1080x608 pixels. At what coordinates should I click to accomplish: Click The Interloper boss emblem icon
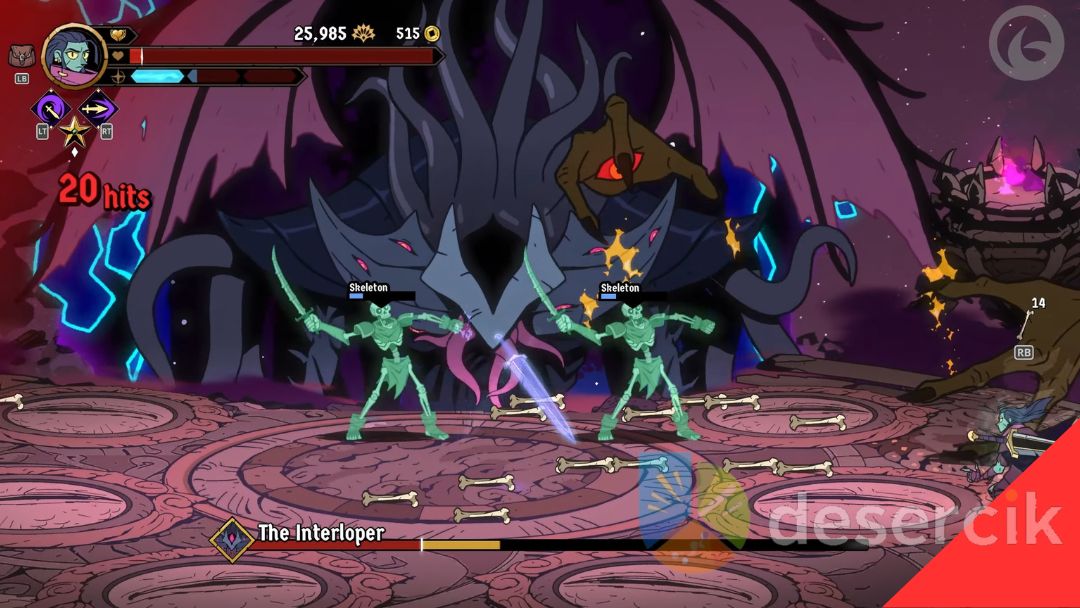tap(232, 538)
